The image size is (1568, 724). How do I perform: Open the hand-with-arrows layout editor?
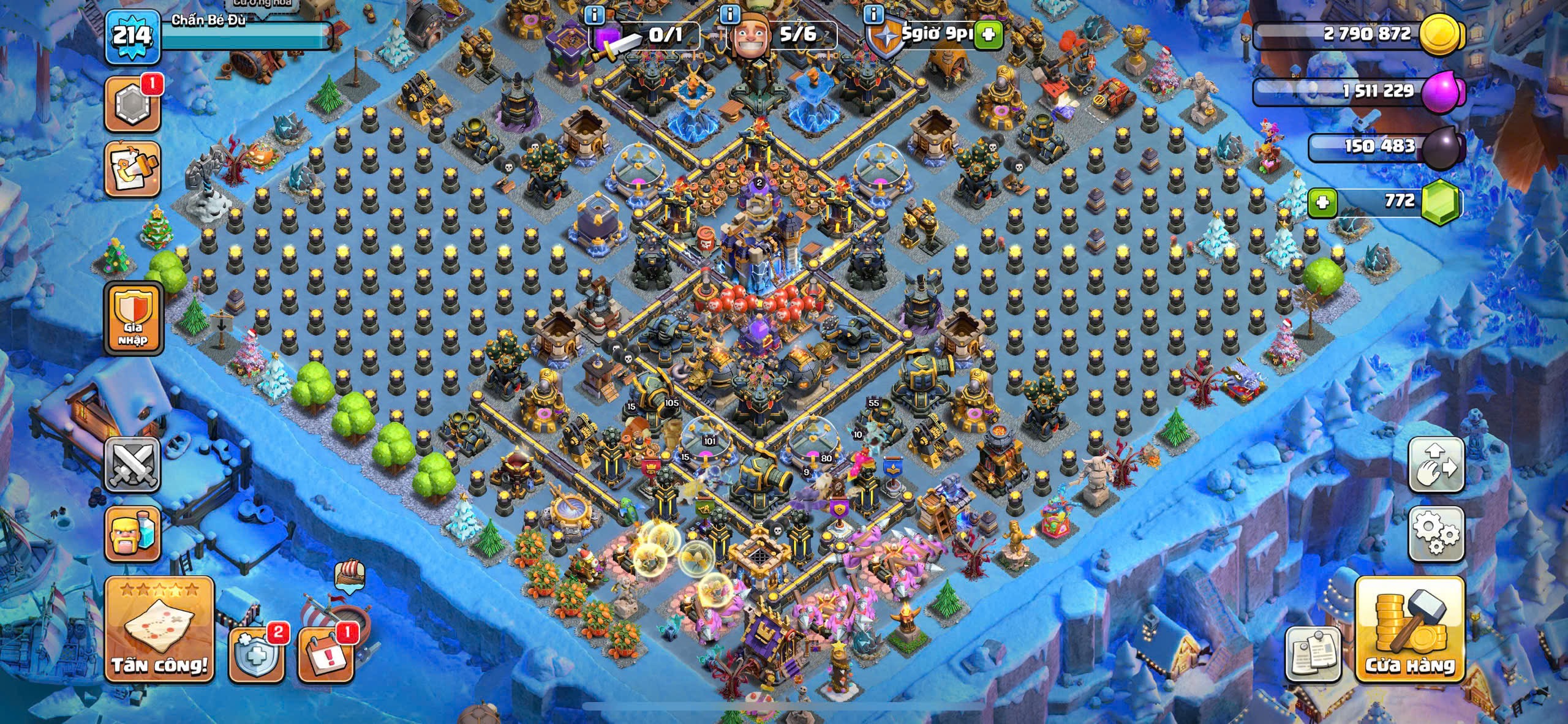click(1436, 466)
